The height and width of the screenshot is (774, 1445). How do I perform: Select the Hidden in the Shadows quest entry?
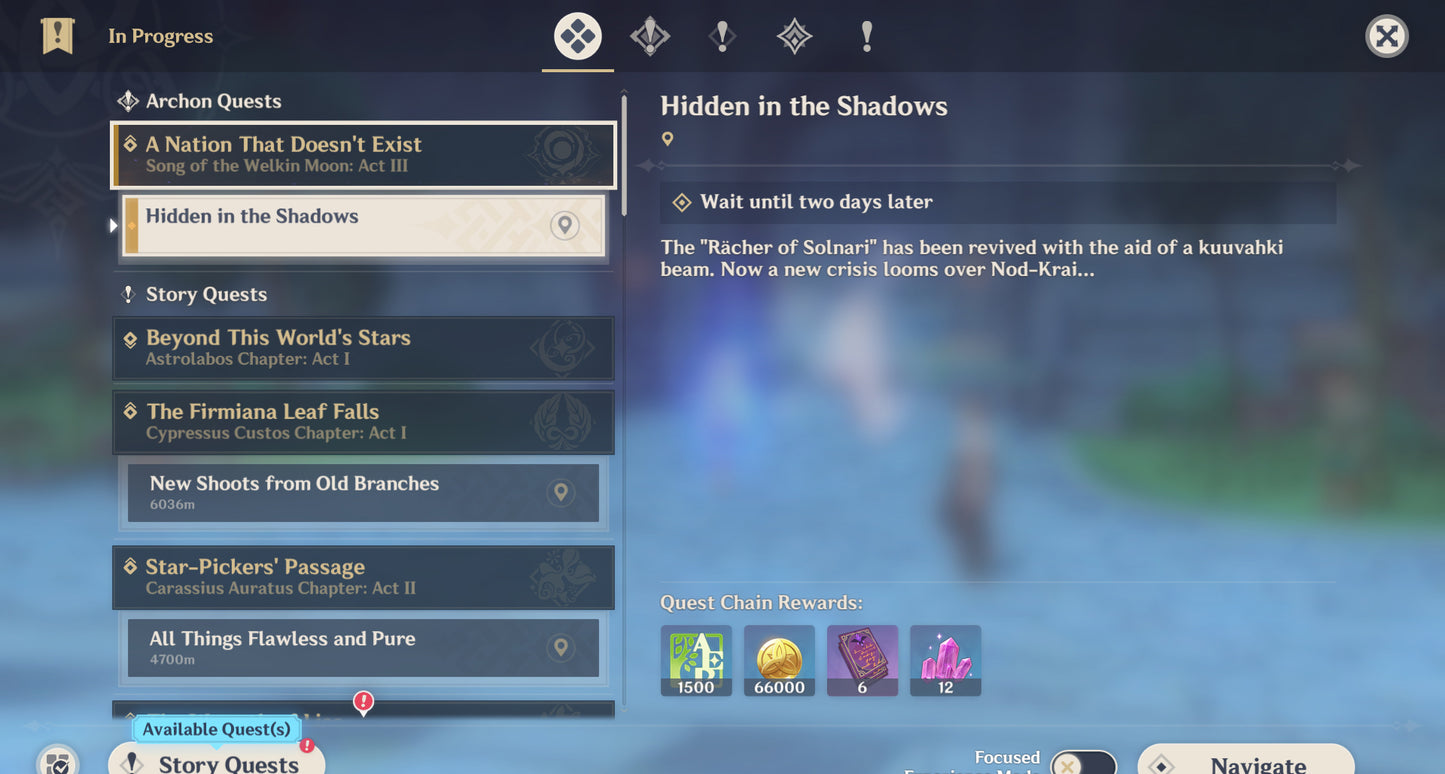tap(363, 225)
